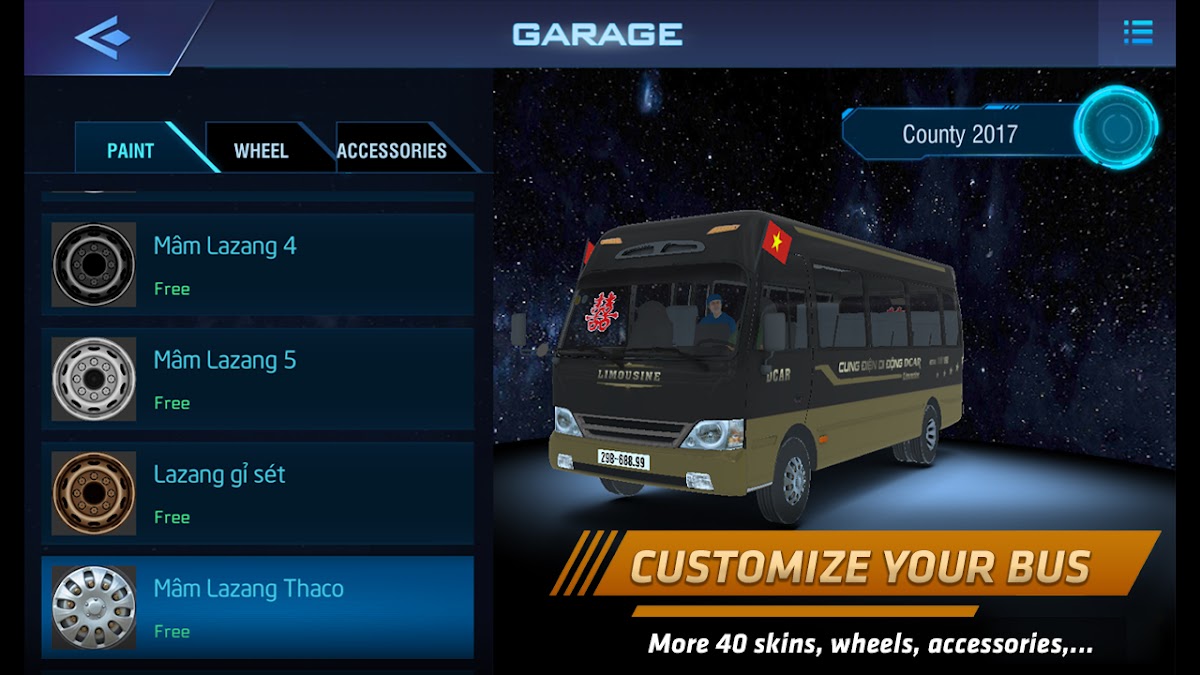The width and height of the screenshot is (1200, 675).
Task: Go back with the arrow button
Action: (x=102, y=36)
